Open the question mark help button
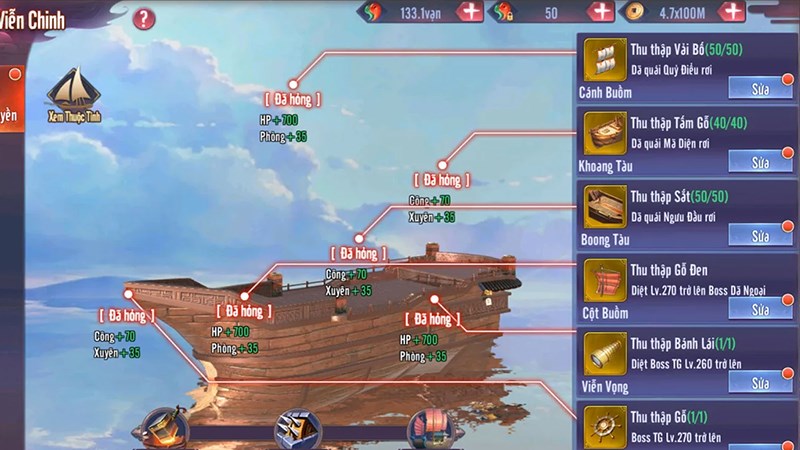The height and width of the screenshot is (450, 800). tap(145, 18)
